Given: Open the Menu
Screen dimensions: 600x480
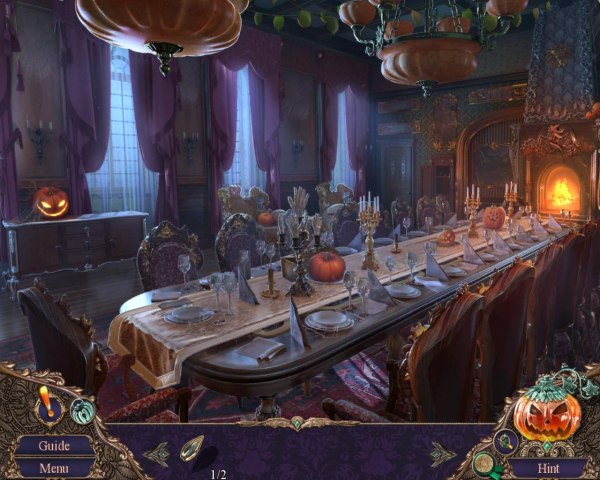Looking at the screenshot, I should (x=54, y=467).
